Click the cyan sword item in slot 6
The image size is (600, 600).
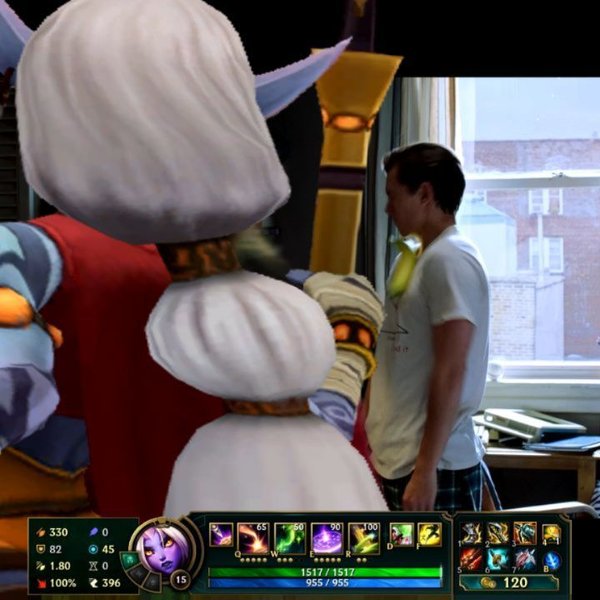coord(498,559)
